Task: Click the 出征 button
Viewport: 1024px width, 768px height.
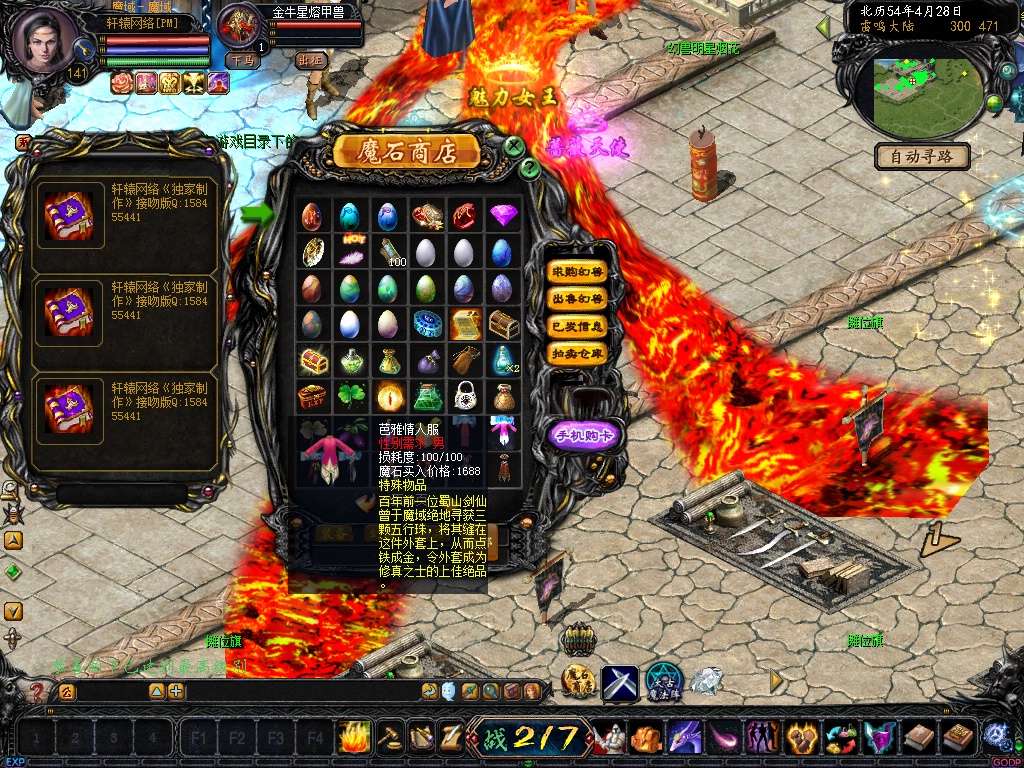Action: (311, 60)
